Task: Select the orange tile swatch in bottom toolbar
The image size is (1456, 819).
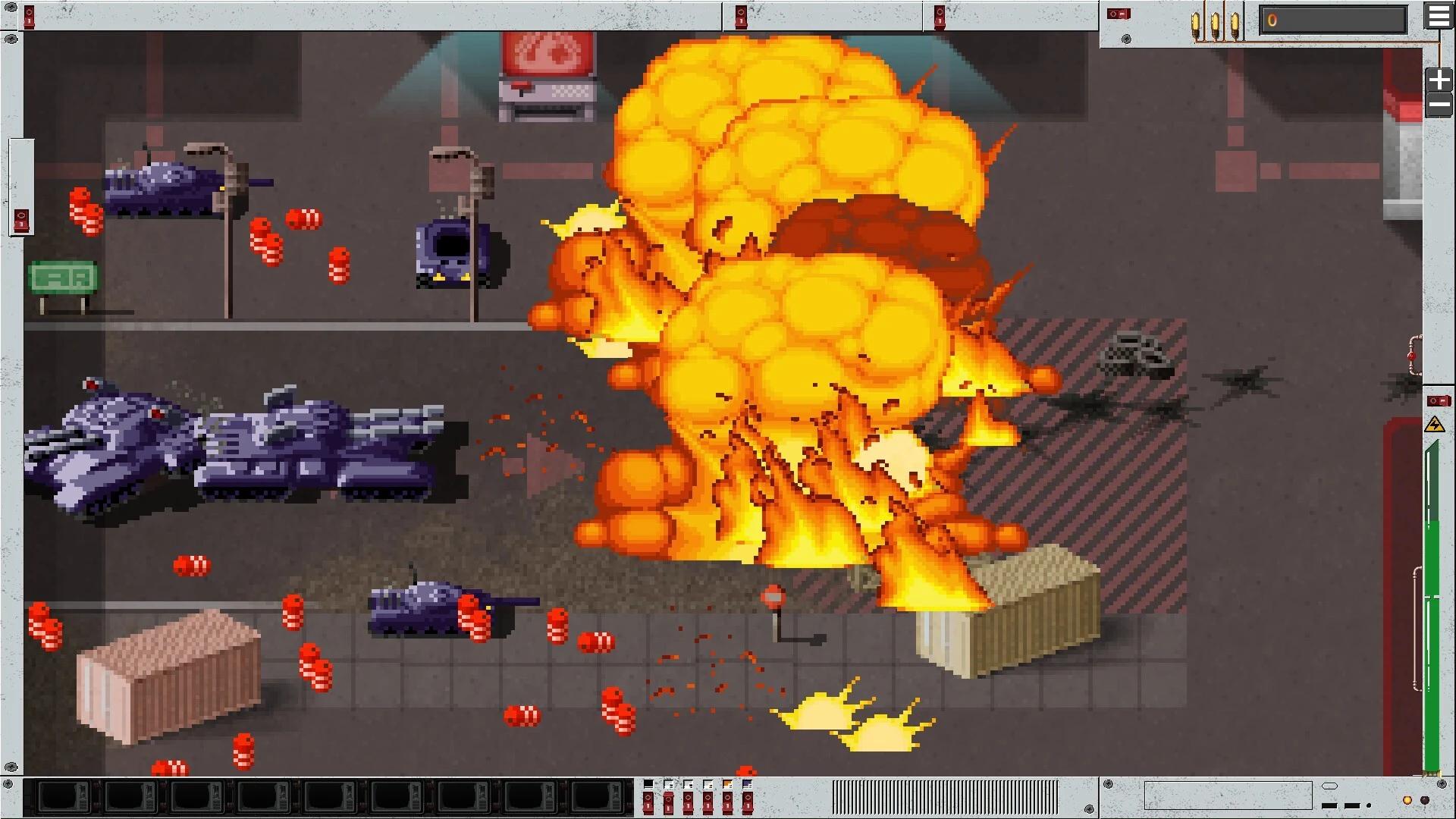Action: (x=727, y=784)
